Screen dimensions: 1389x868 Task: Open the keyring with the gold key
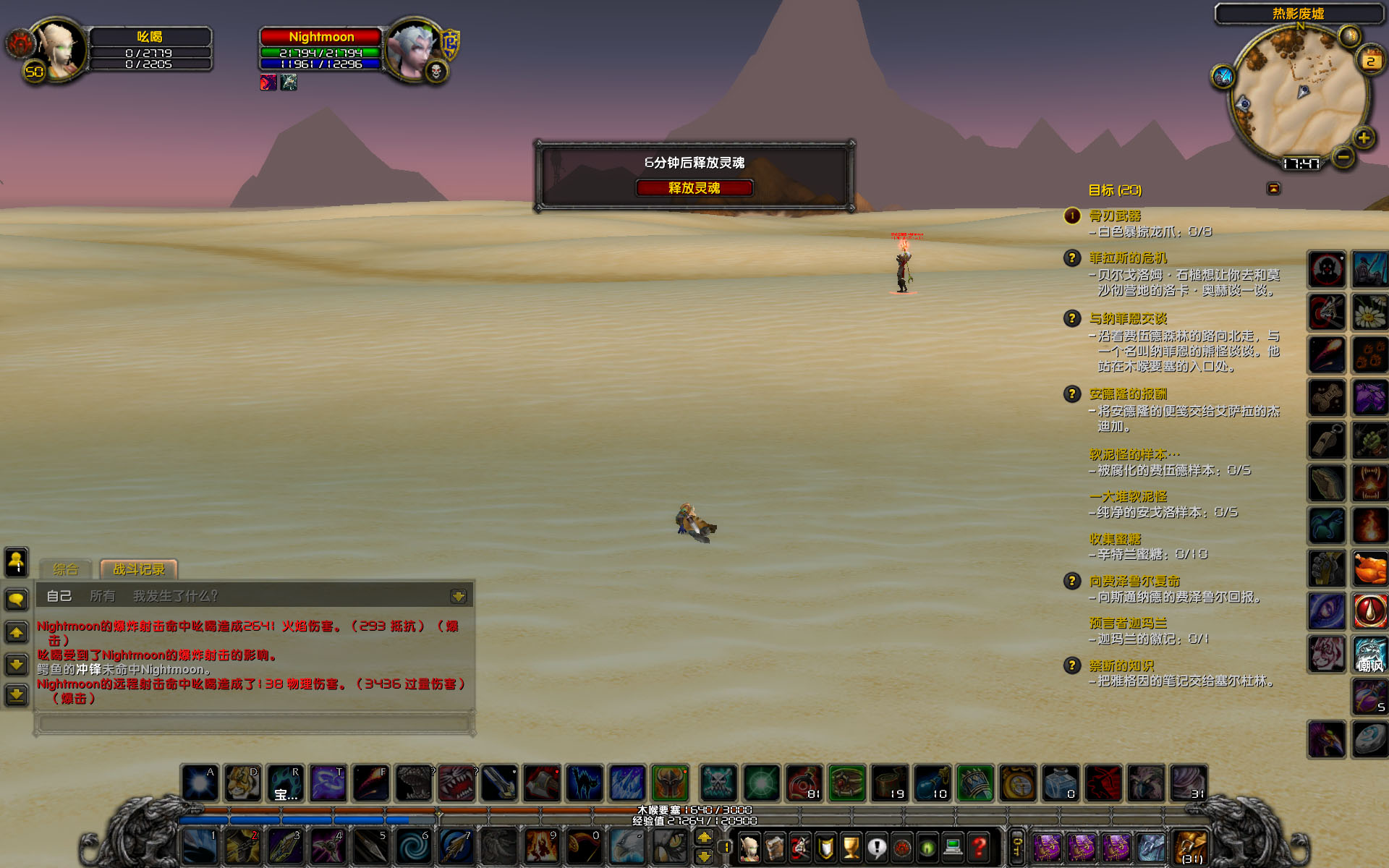coord(1017,846)
